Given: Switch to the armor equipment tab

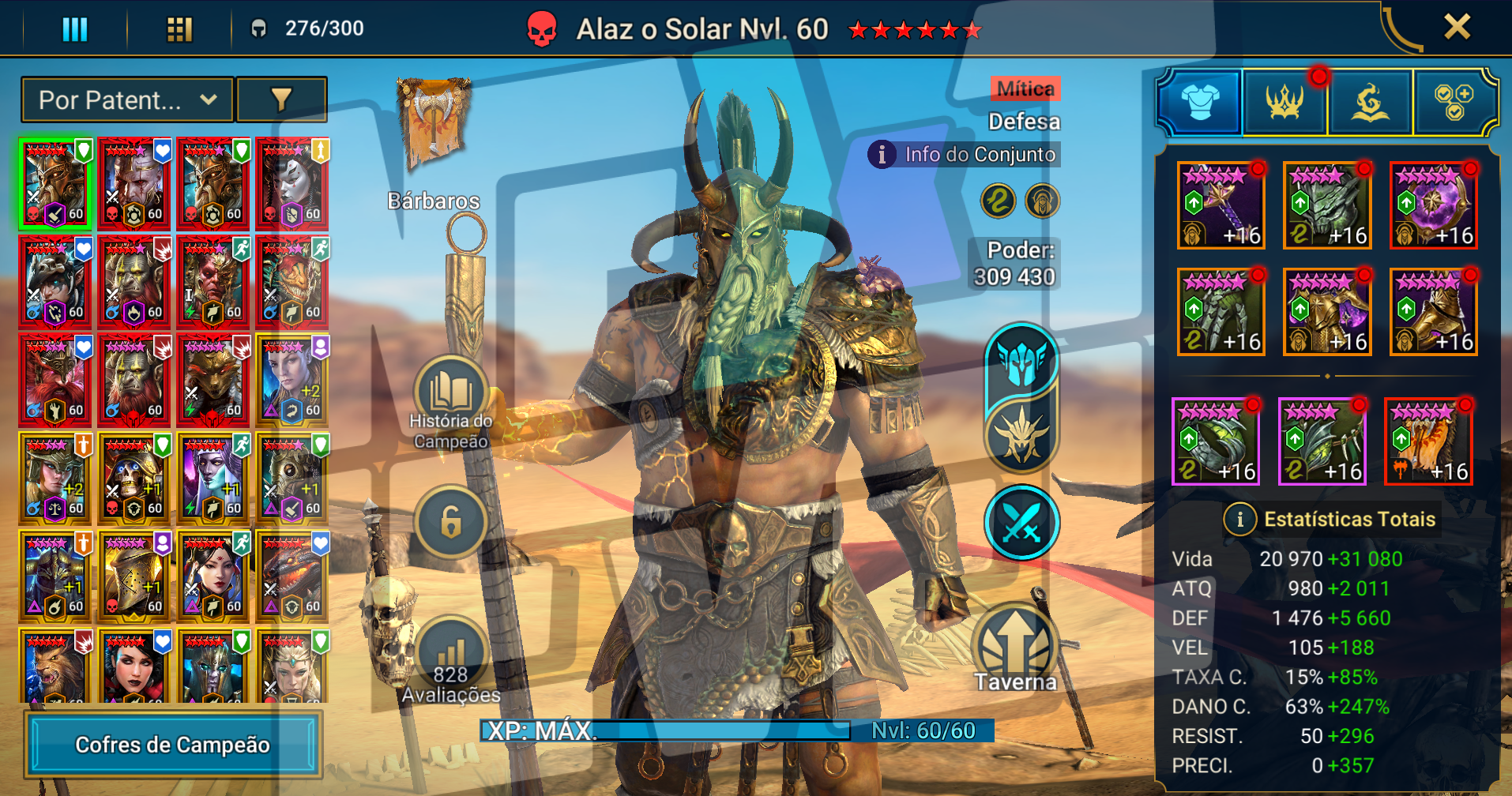Looking at the screenshot, I should click(x=1200, y=103).
